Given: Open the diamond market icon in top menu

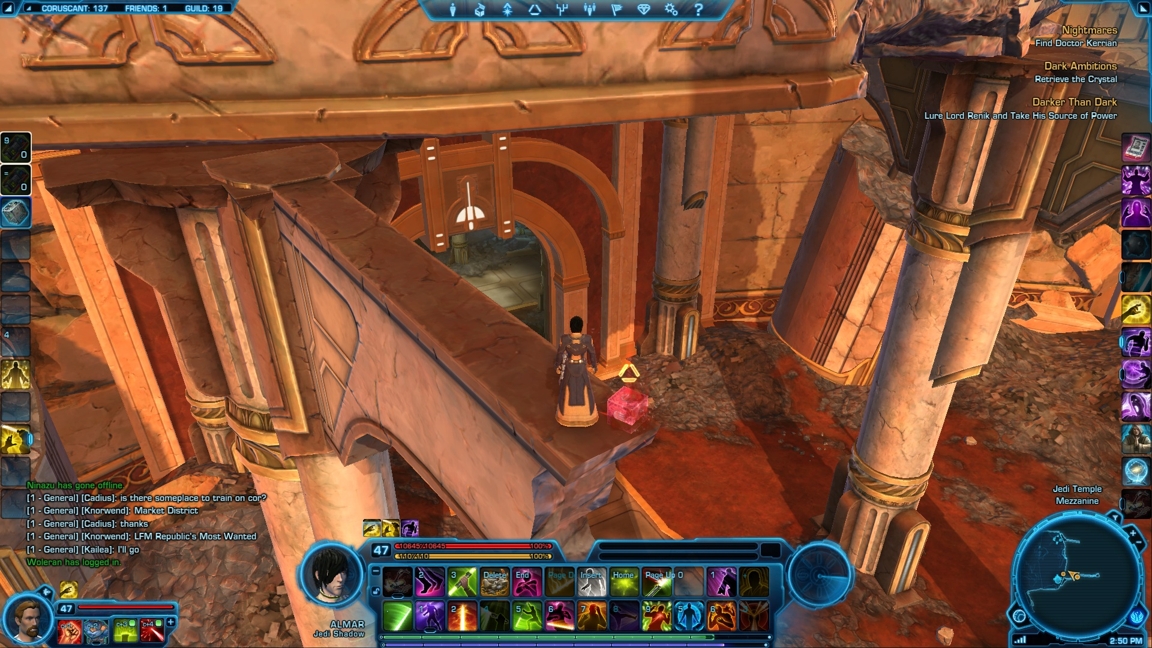Looking at the screenshot, I should (x=644, y=10).
